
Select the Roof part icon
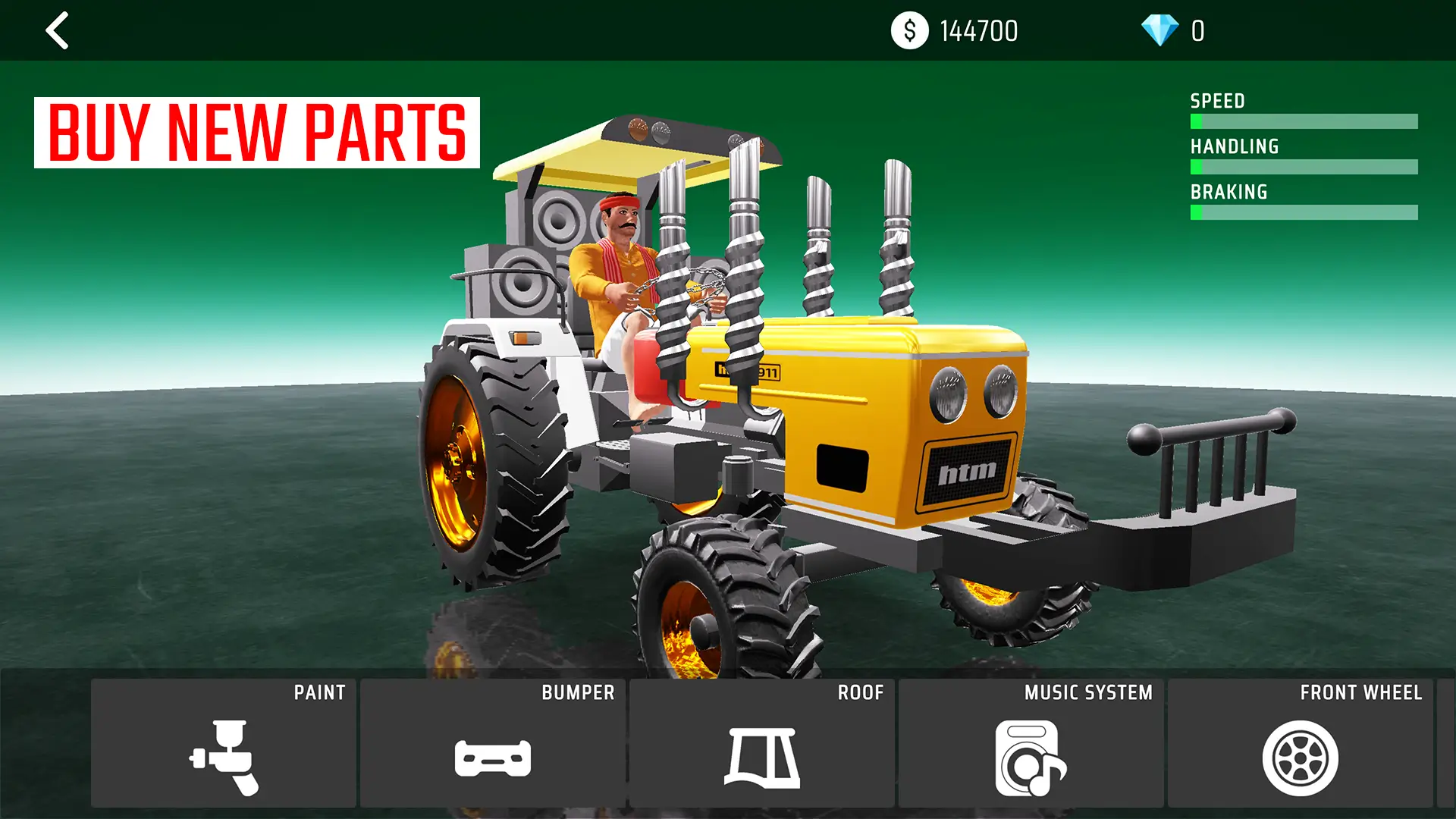[x=764, y=760]
